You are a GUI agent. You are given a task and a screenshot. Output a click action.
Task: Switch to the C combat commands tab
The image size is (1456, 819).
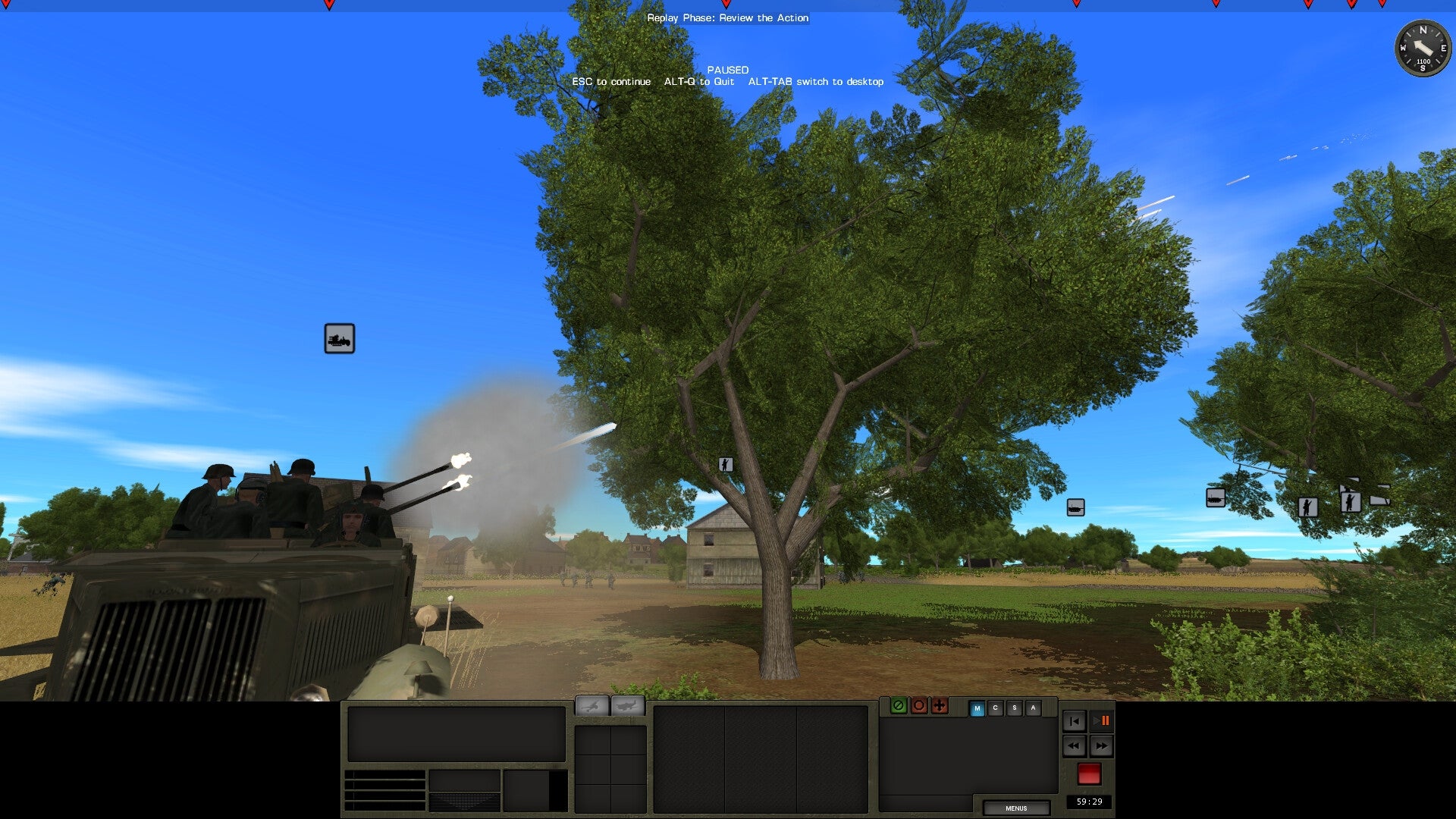point(995,706)
